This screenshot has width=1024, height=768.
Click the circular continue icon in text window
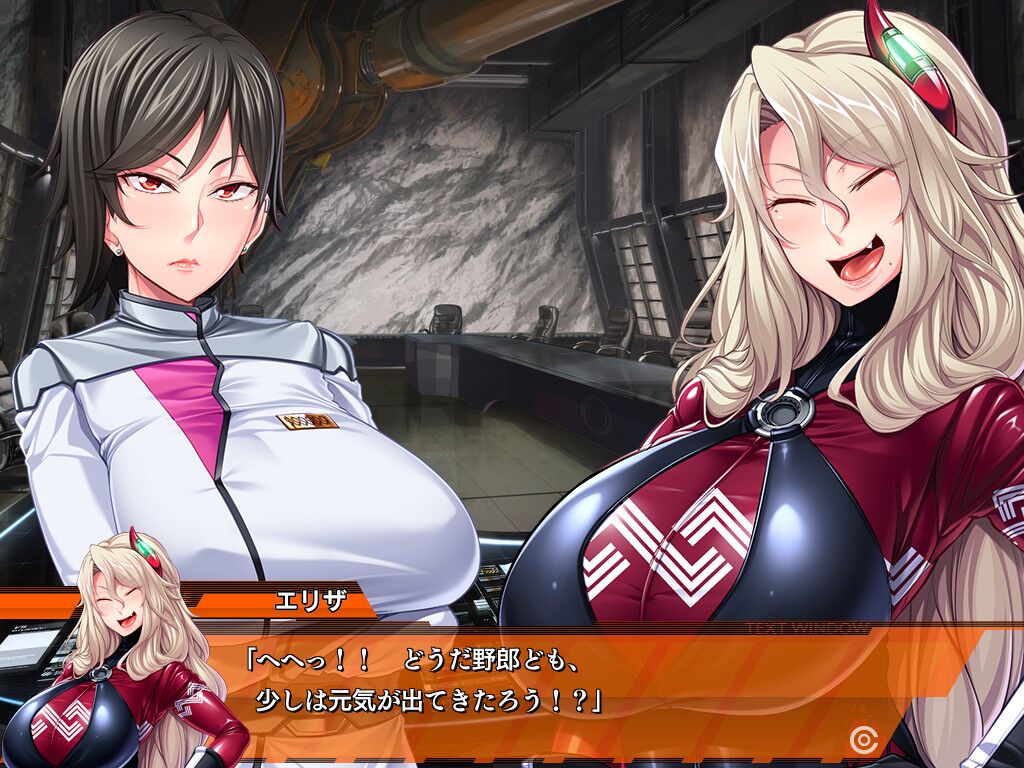coord(861,739)
